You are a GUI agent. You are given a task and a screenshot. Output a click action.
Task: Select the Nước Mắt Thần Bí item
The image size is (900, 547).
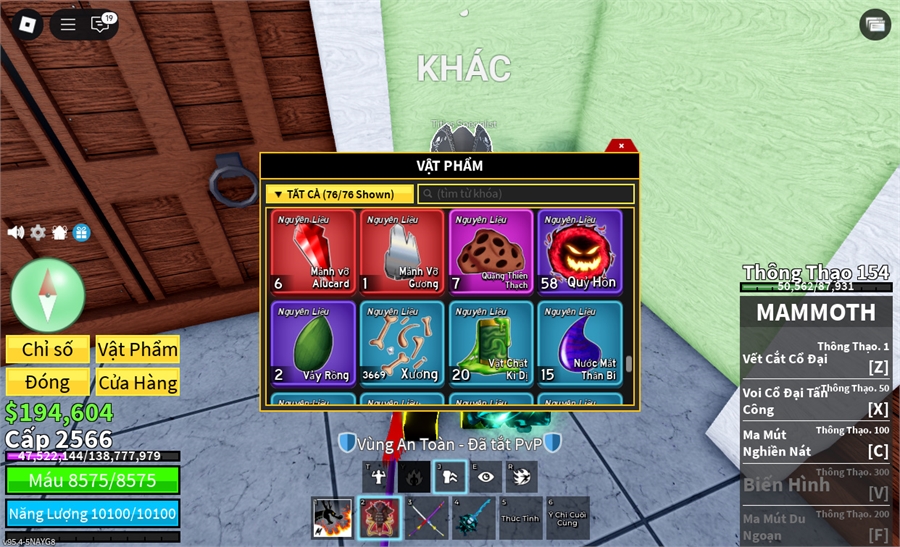click(x=580, y=343)
